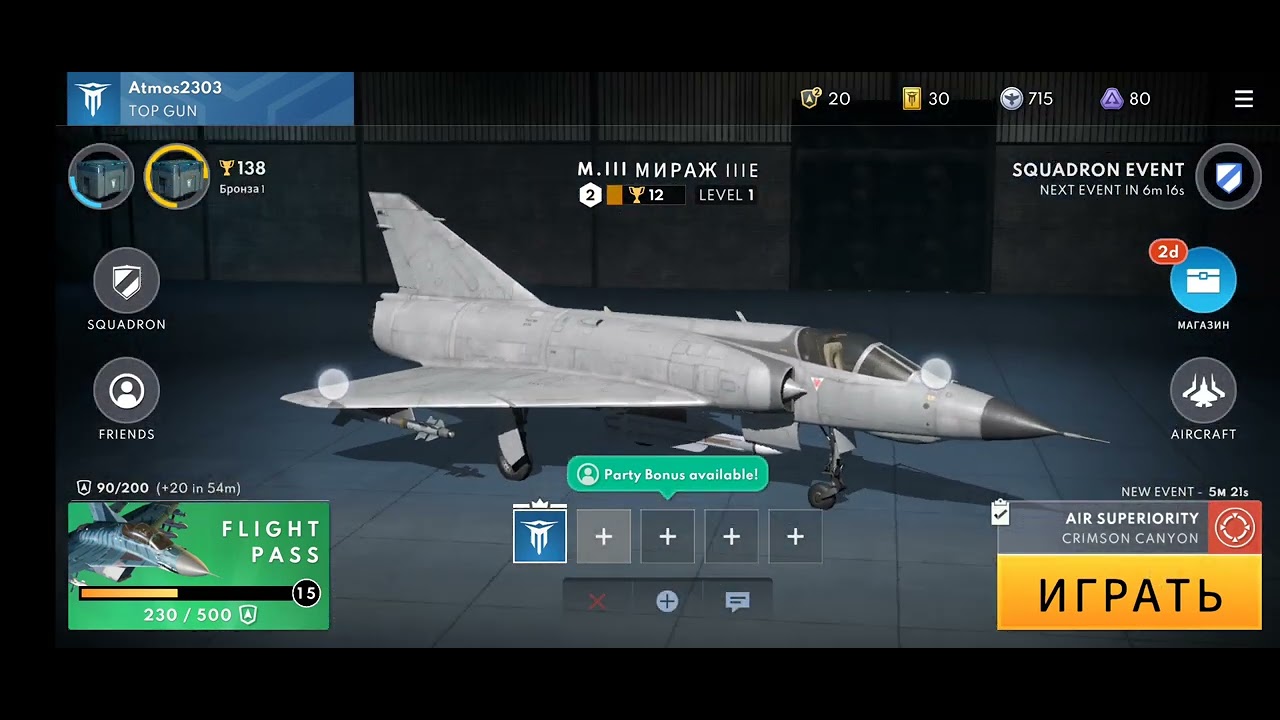The width and height of the screenshot is (1280, 720).
Task: Click the gold ticket currency counter
Action: (926, 99)
